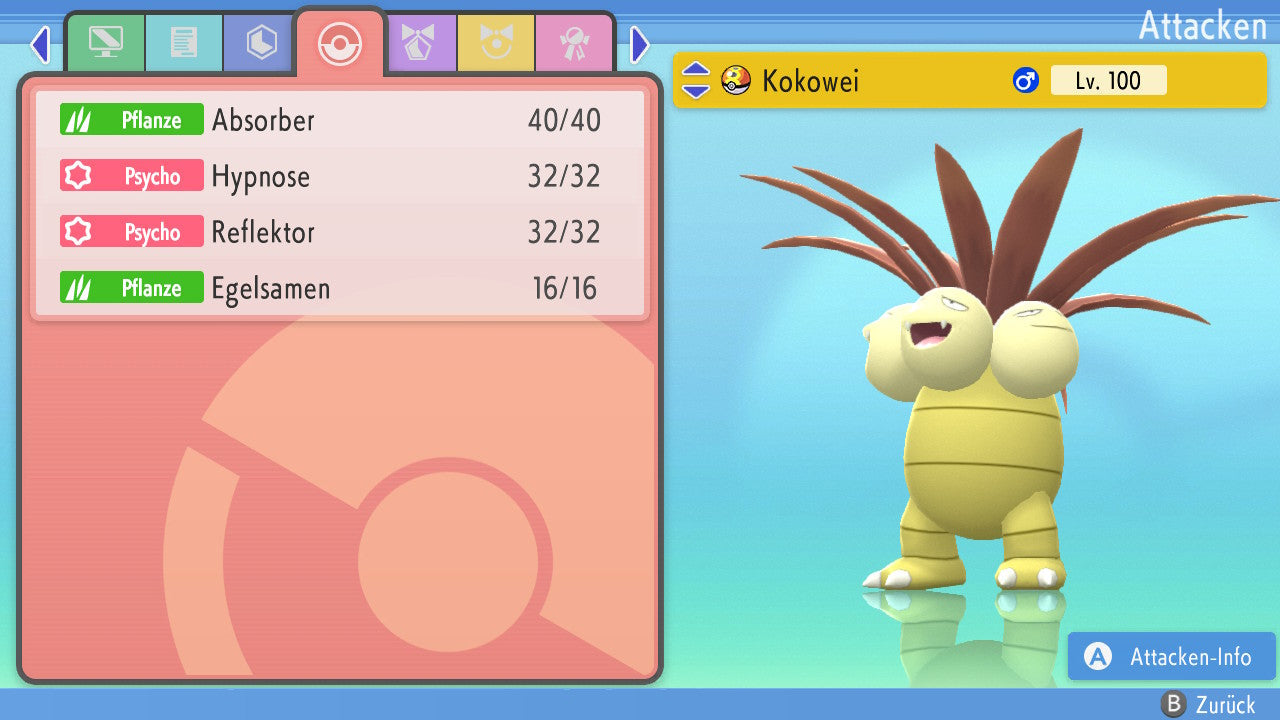
Task: Click the right arrow after the tabs
Action: click(640, 44)
